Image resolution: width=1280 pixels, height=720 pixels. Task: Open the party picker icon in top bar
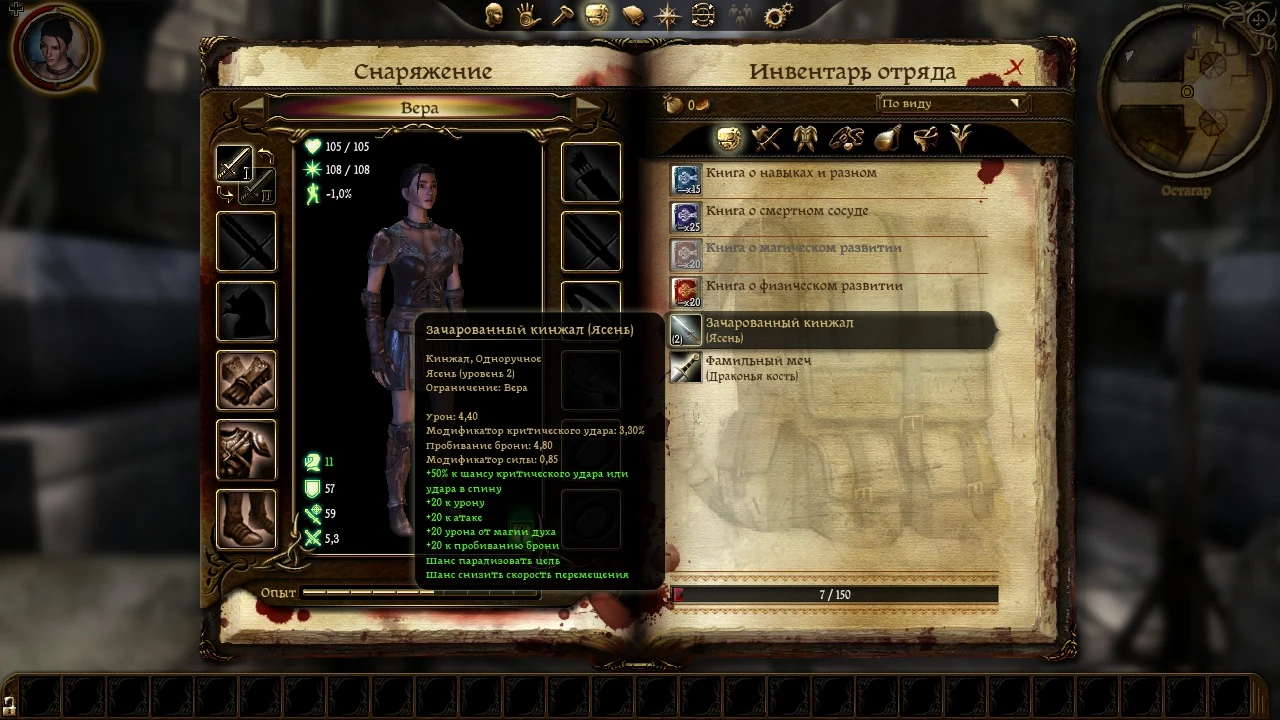[740, 16]
